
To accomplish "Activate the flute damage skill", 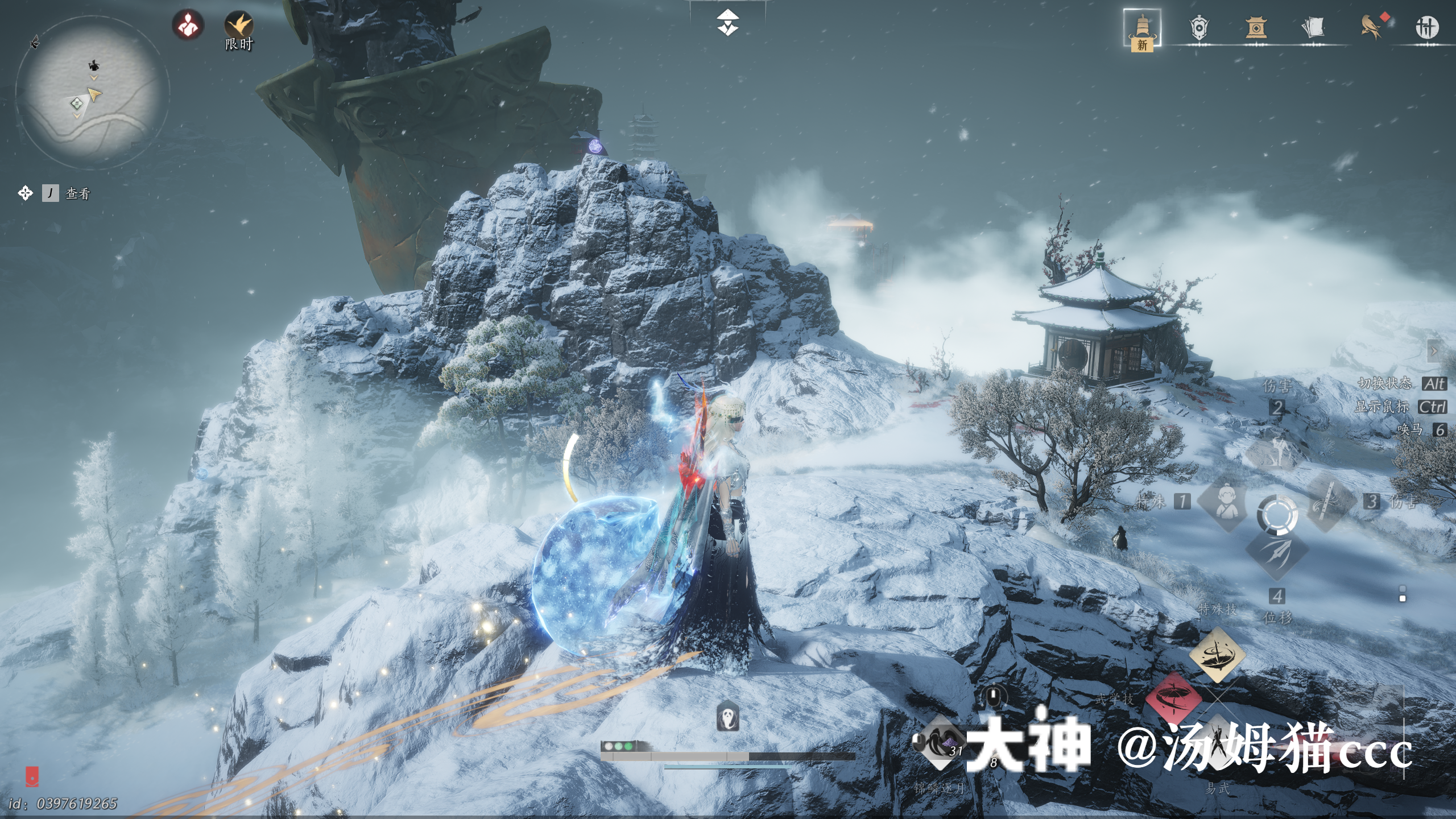I will [1329, 502].
